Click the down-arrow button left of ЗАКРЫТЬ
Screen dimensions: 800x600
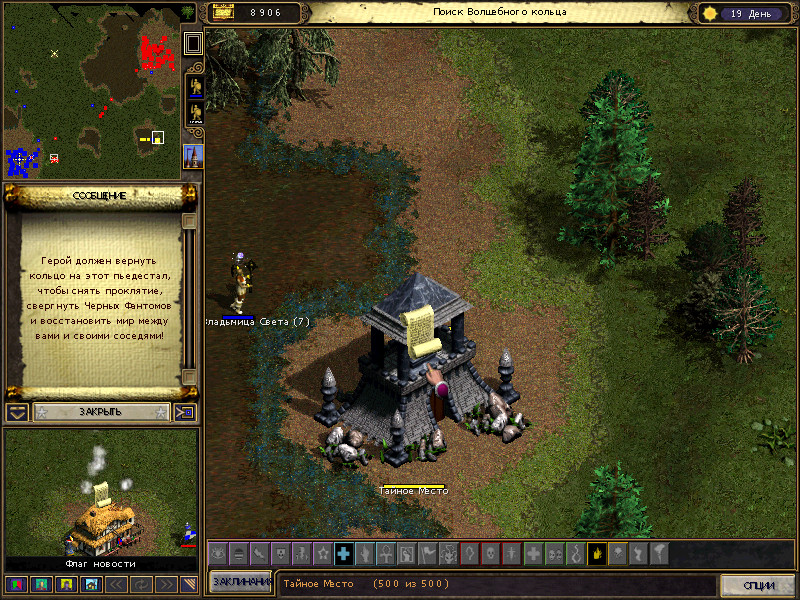point(17,412)
